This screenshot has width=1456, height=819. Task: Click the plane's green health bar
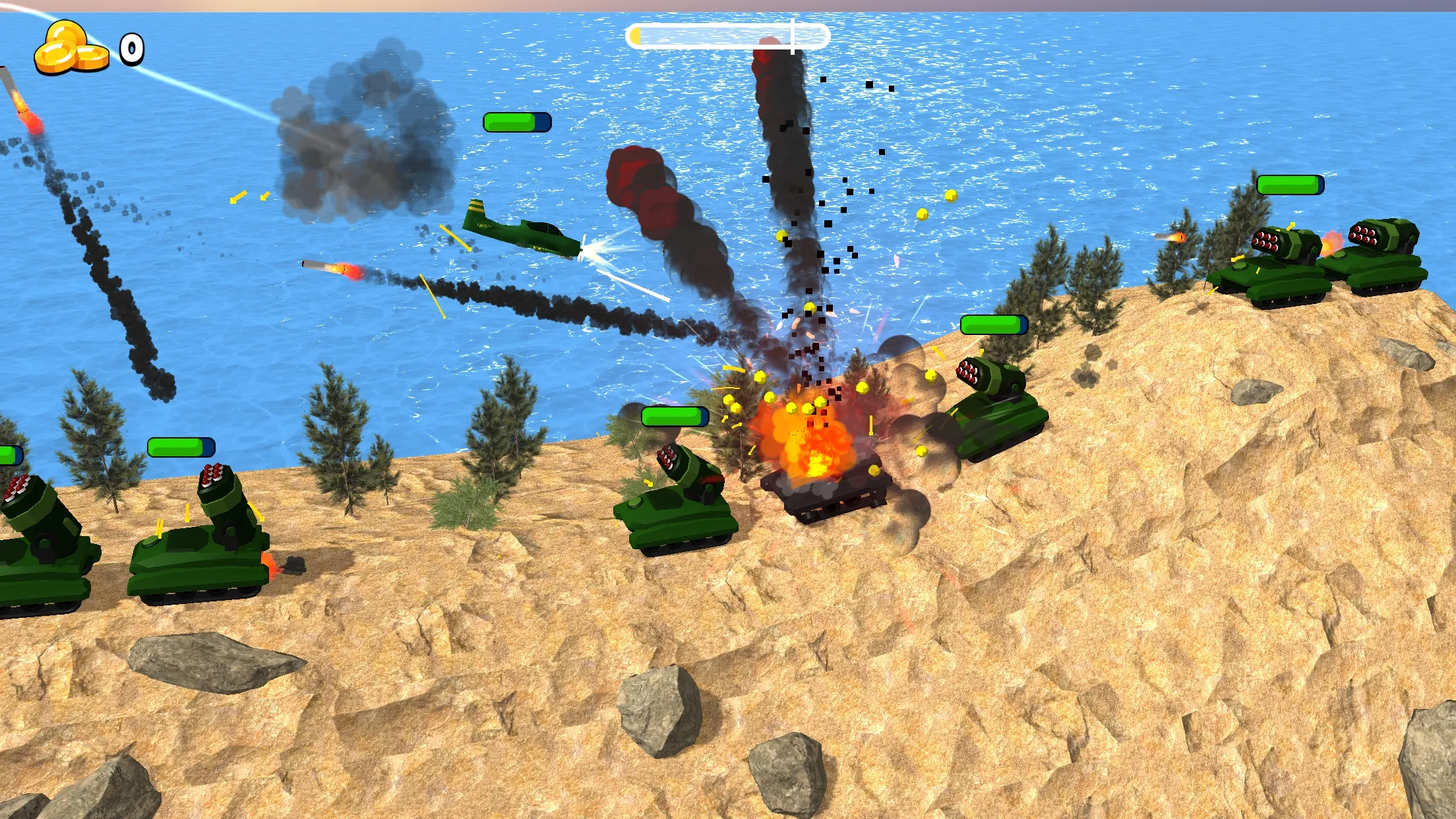coord(518,122)
